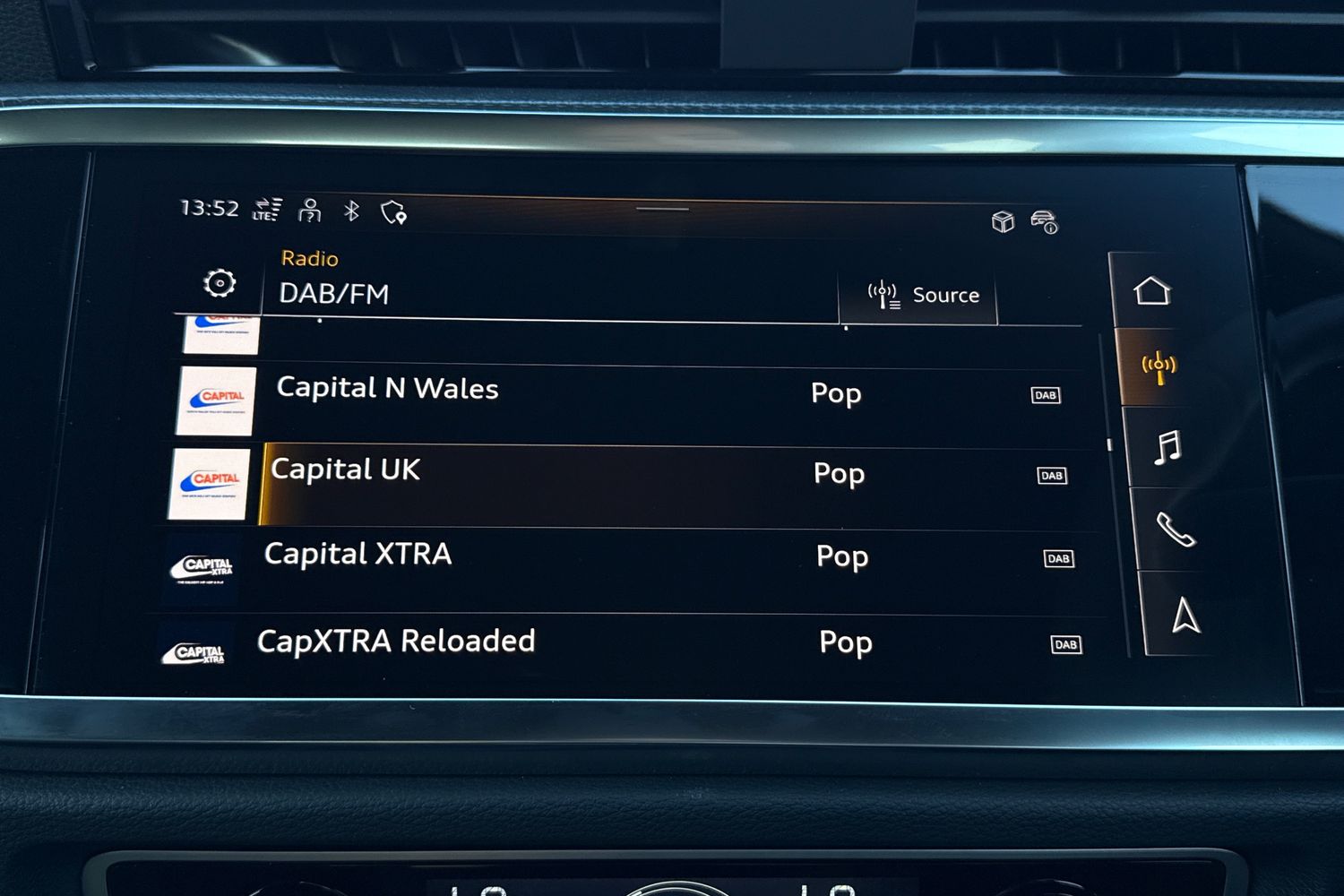Pull down the top notification handle
Image resolution: width=1344 pixels, height=896 pixels.
pos(663,210)
